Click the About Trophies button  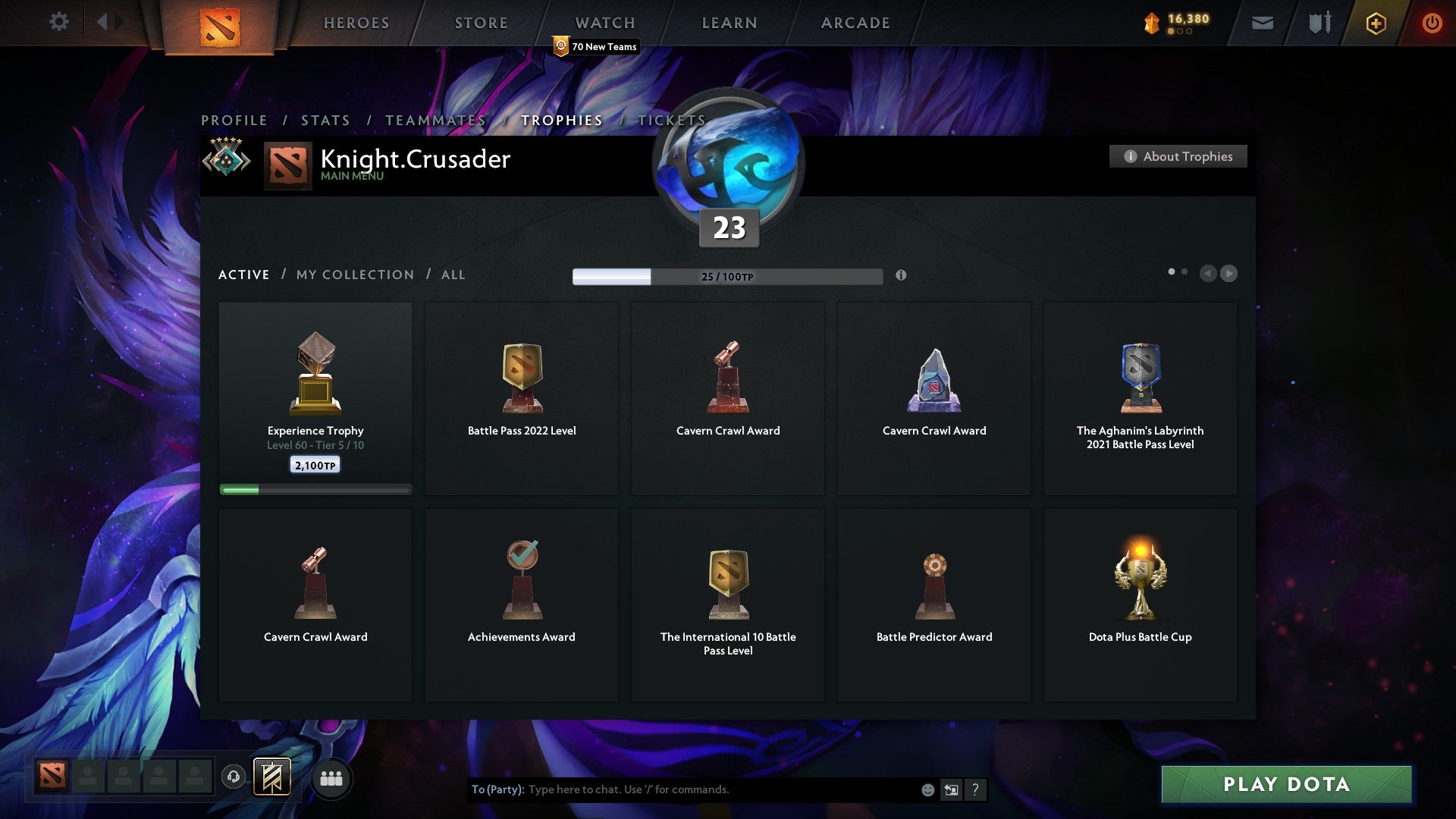pos(1178,156)
